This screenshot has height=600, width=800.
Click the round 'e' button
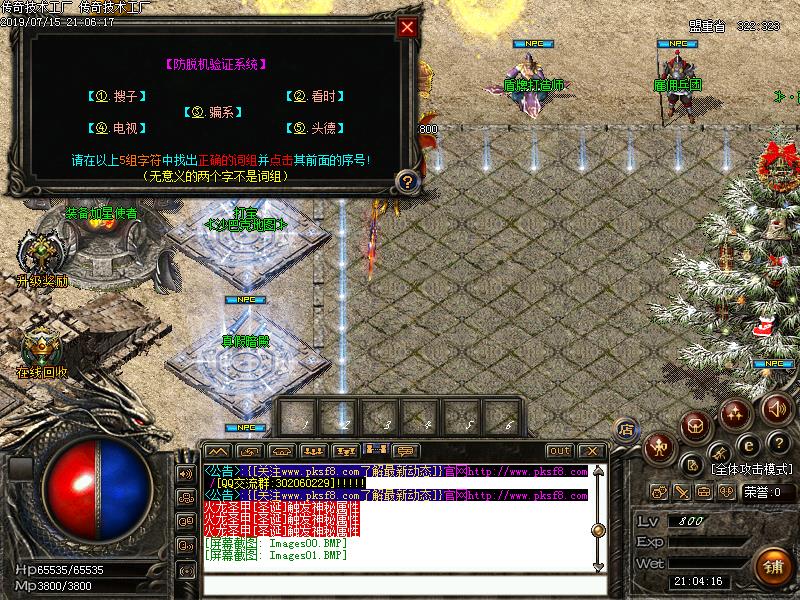pos(746,445)
